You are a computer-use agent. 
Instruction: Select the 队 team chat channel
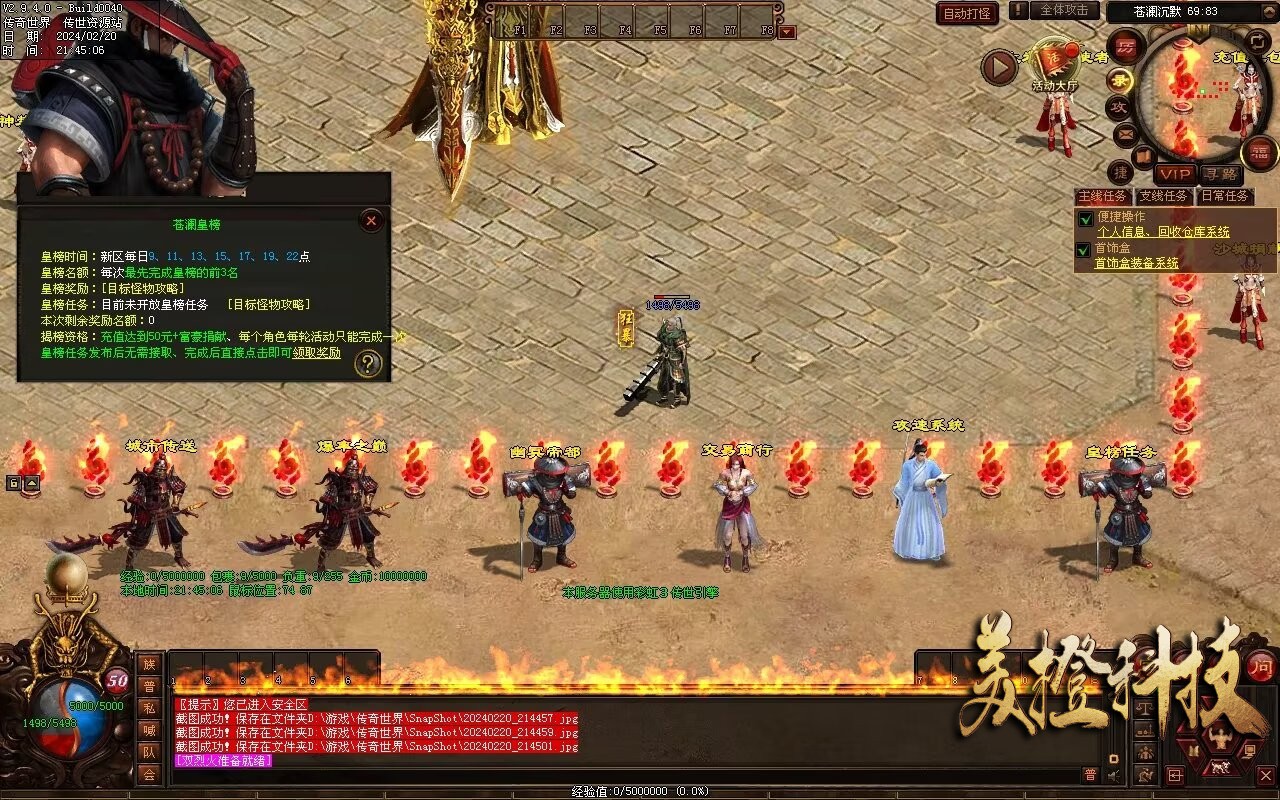coord(149,752)
